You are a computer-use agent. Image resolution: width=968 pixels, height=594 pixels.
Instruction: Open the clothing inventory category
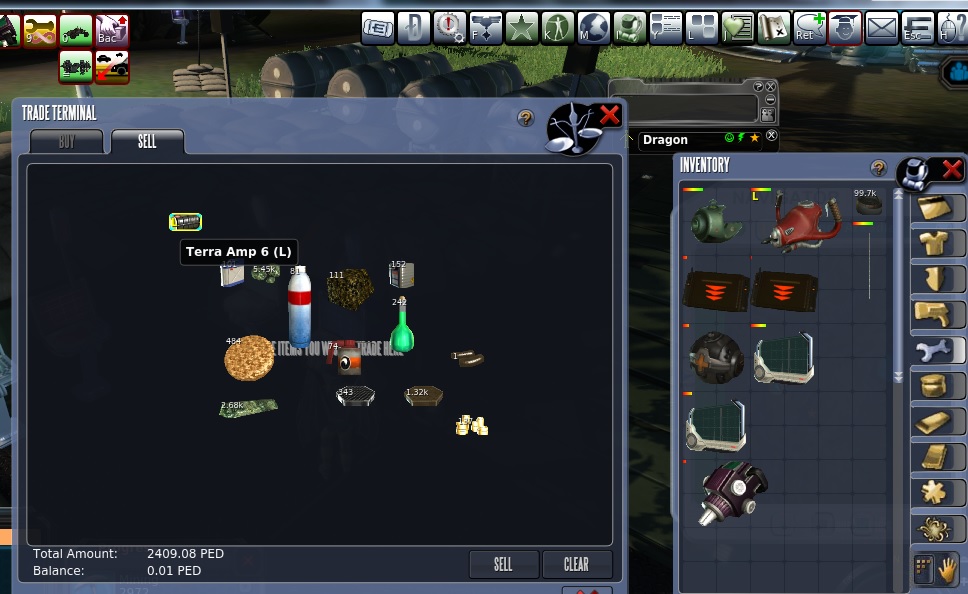pos(938,242)
